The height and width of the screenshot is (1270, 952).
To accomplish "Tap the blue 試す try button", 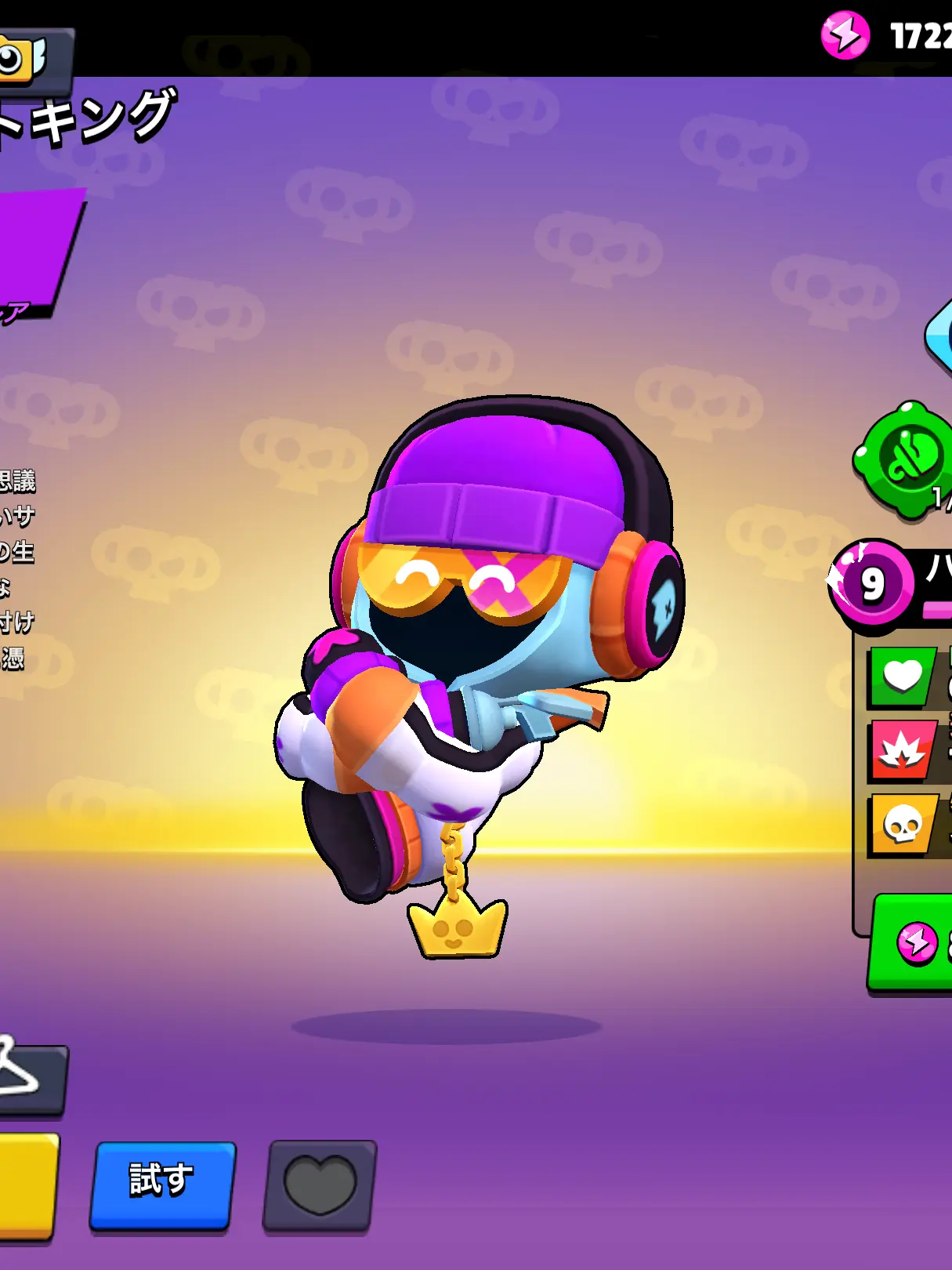I will point(162,1184).
